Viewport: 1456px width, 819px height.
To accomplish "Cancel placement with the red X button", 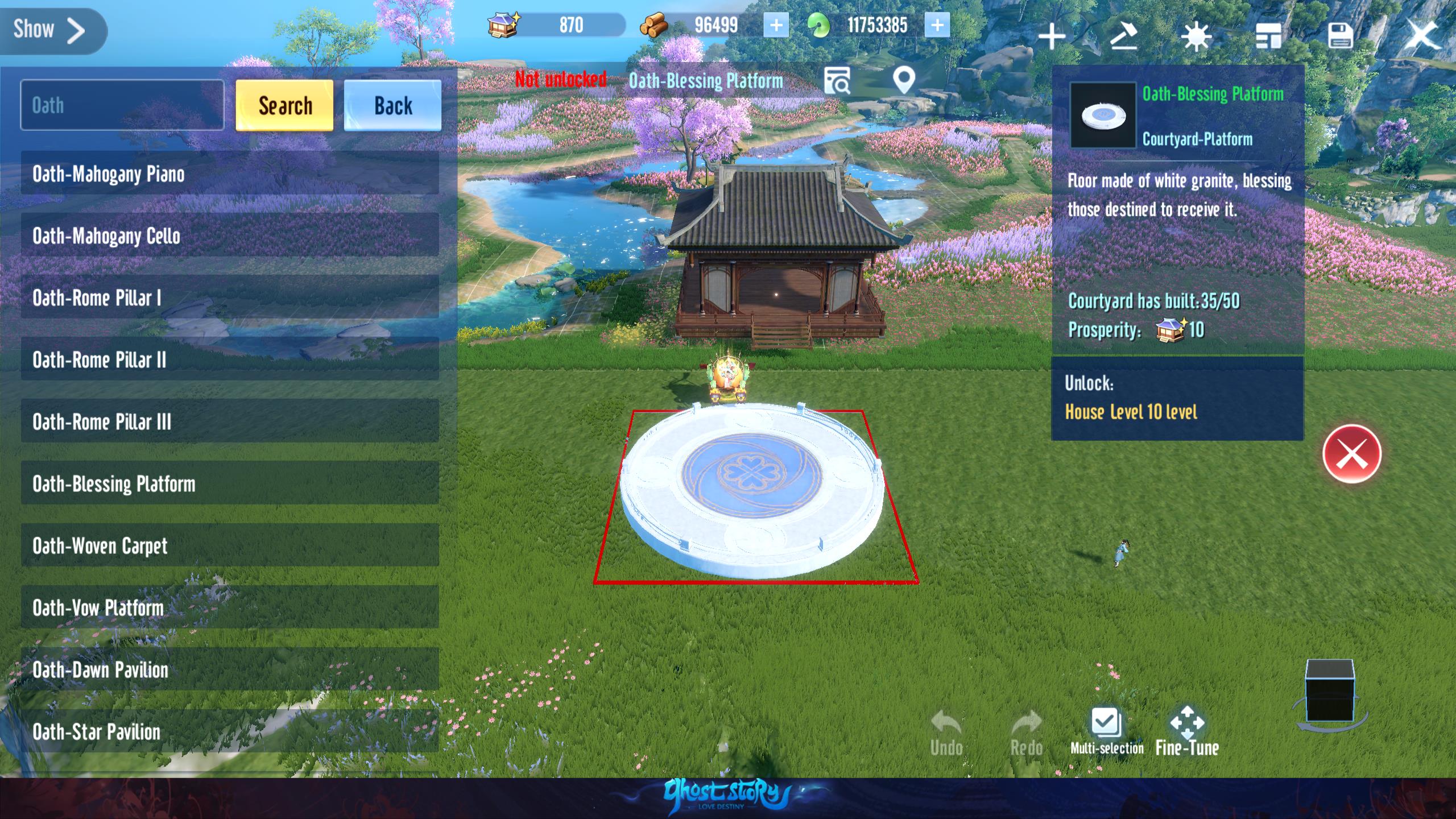I will [1351, 454].
